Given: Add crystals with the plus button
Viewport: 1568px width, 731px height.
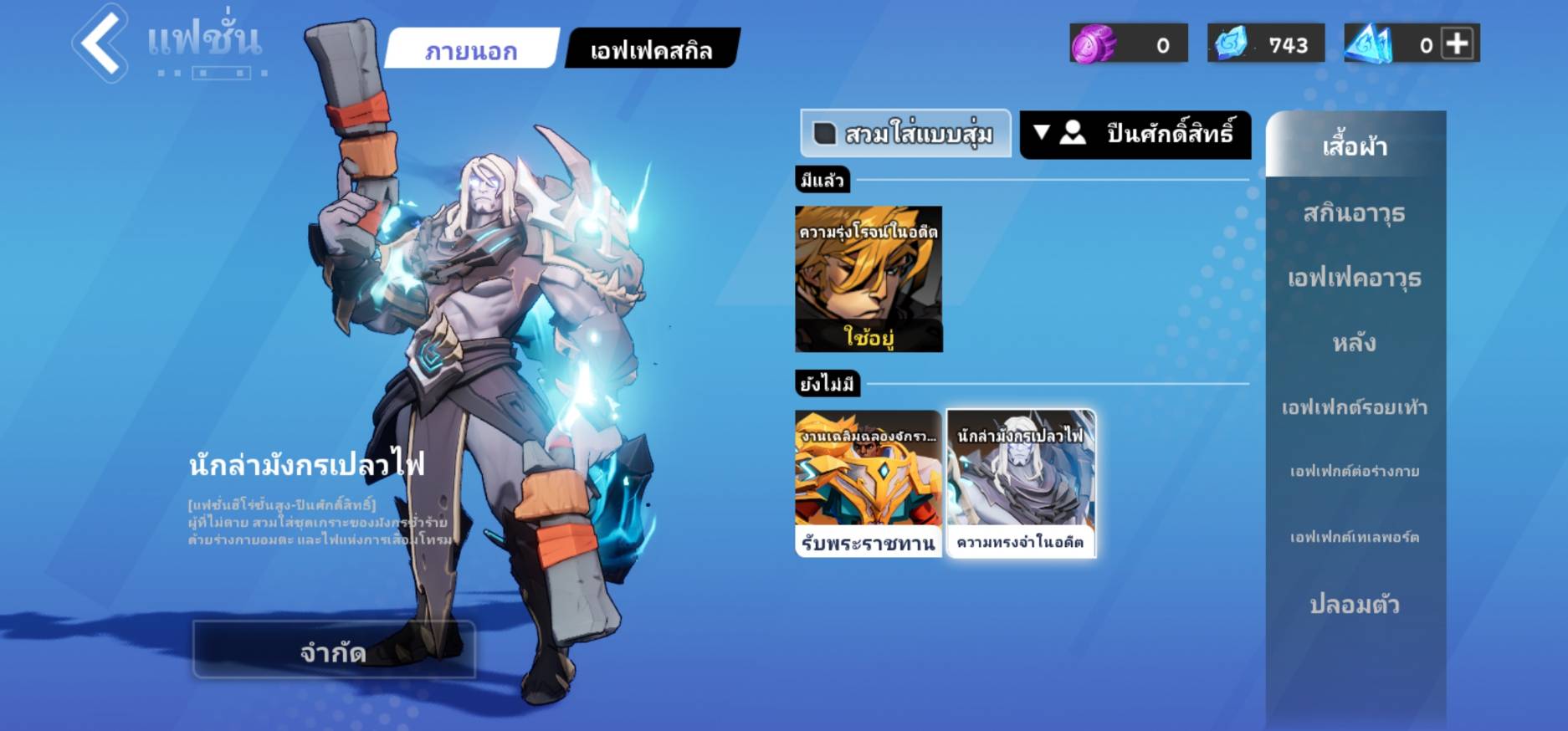Looking at the screenshot, I should 1458,43.
